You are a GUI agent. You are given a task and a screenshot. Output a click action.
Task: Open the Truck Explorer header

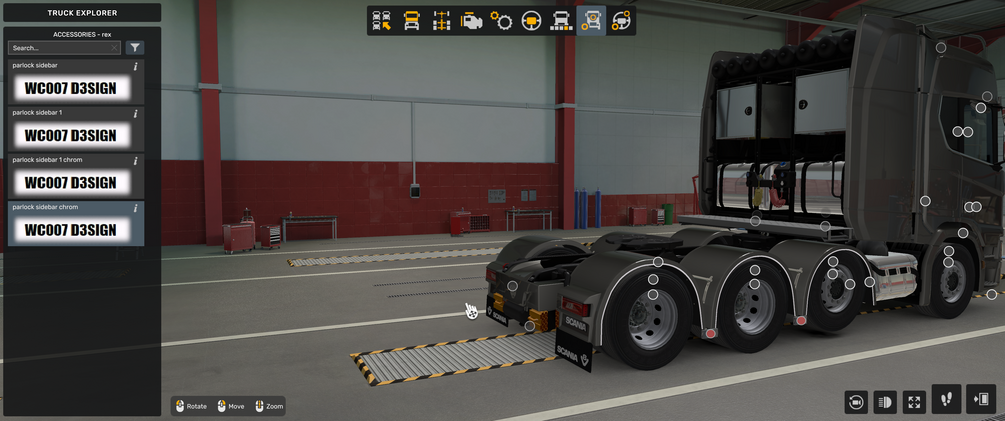(x=81, y=13)
